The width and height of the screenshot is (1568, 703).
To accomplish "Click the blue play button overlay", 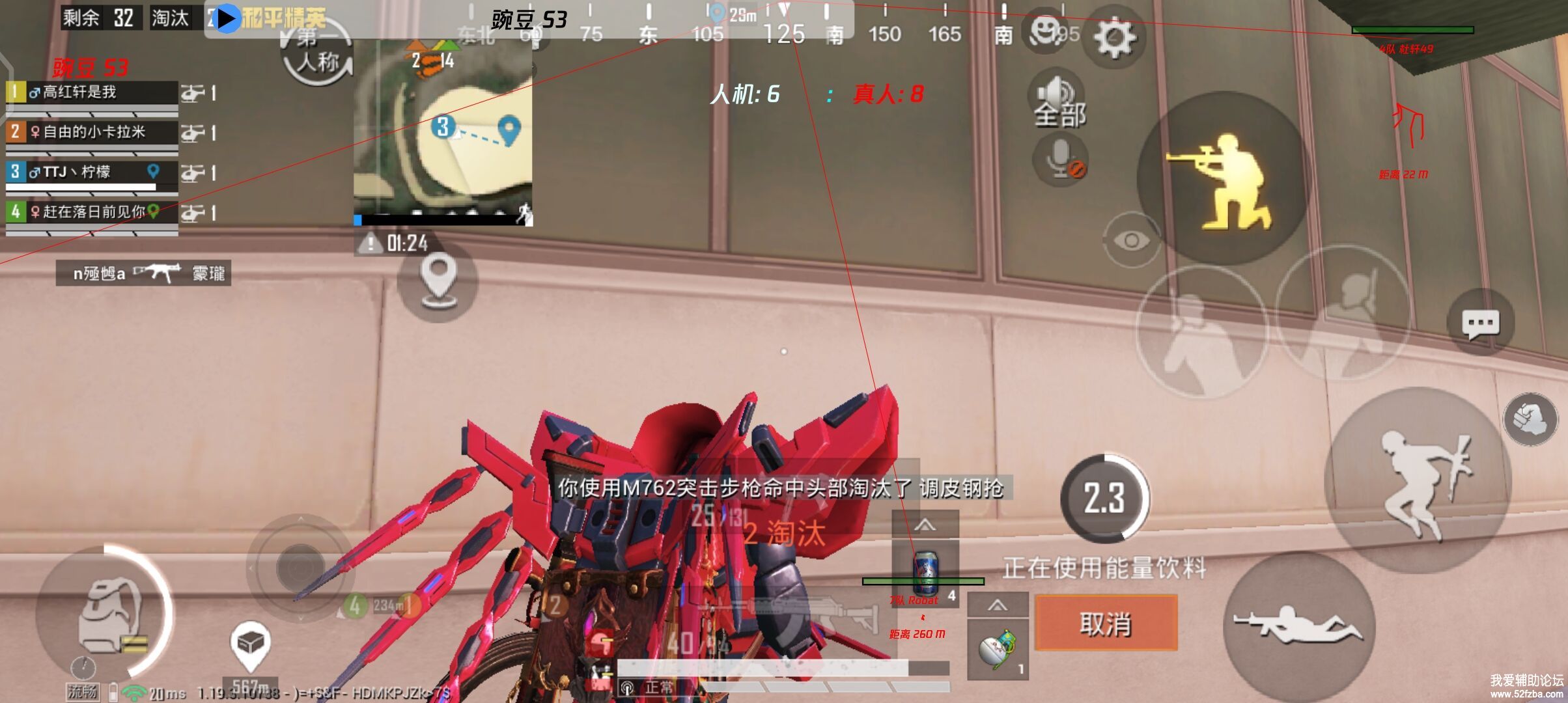I will pos(226,18).
